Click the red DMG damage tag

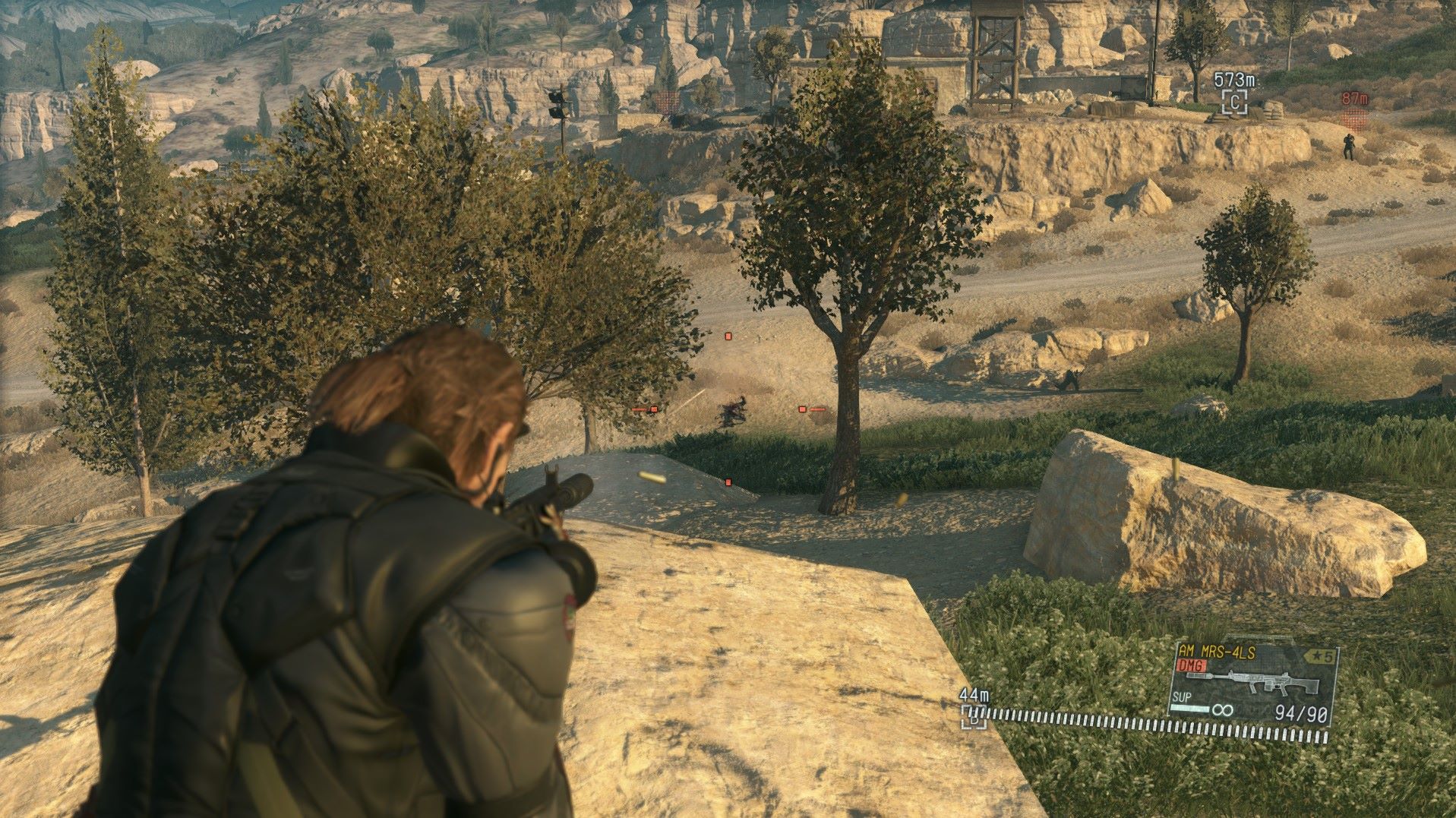point(1191,664)
